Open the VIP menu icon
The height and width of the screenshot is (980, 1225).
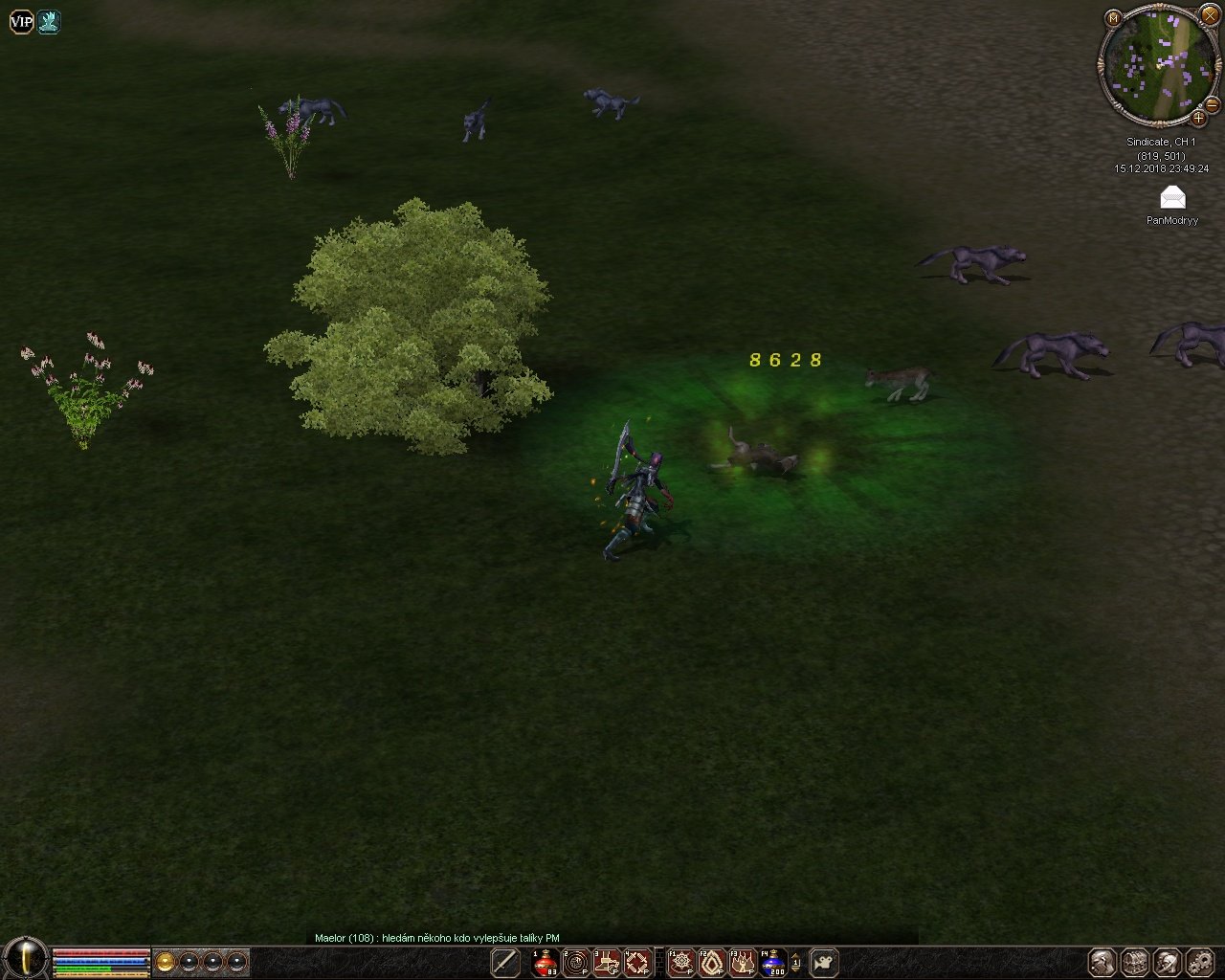click(x=21, y=22)
